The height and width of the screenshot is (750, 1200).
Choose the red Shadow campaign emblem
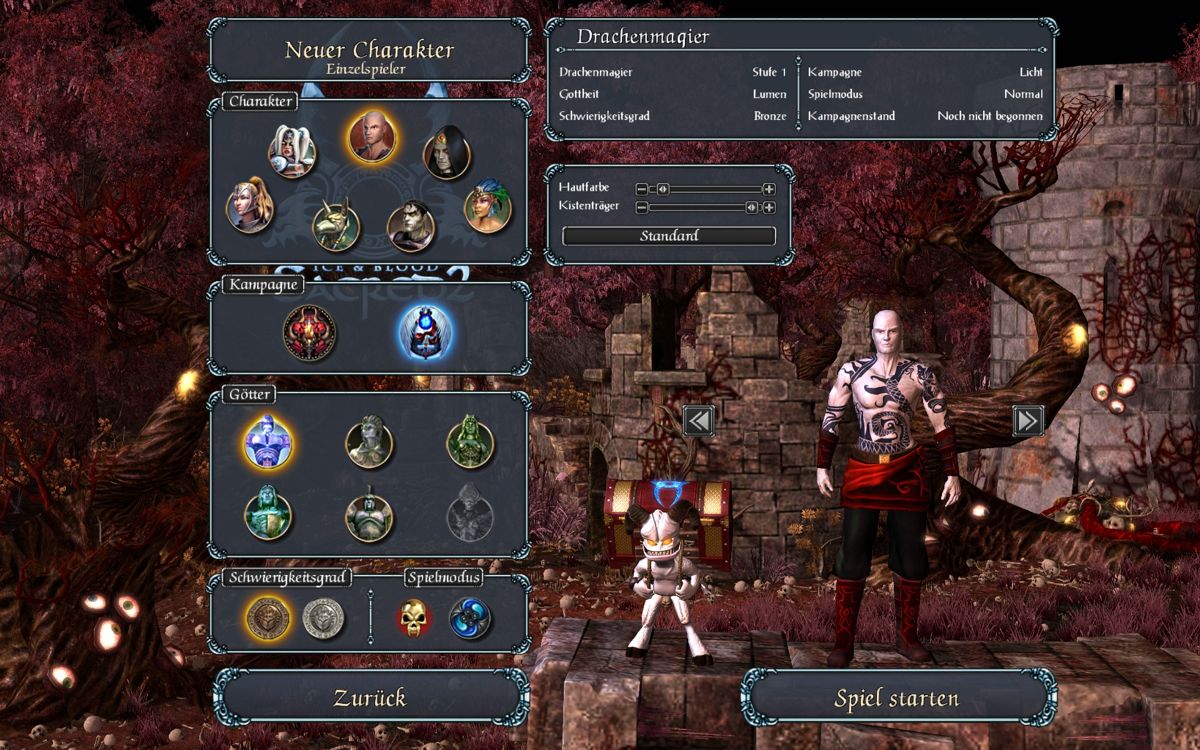[307, 332]
